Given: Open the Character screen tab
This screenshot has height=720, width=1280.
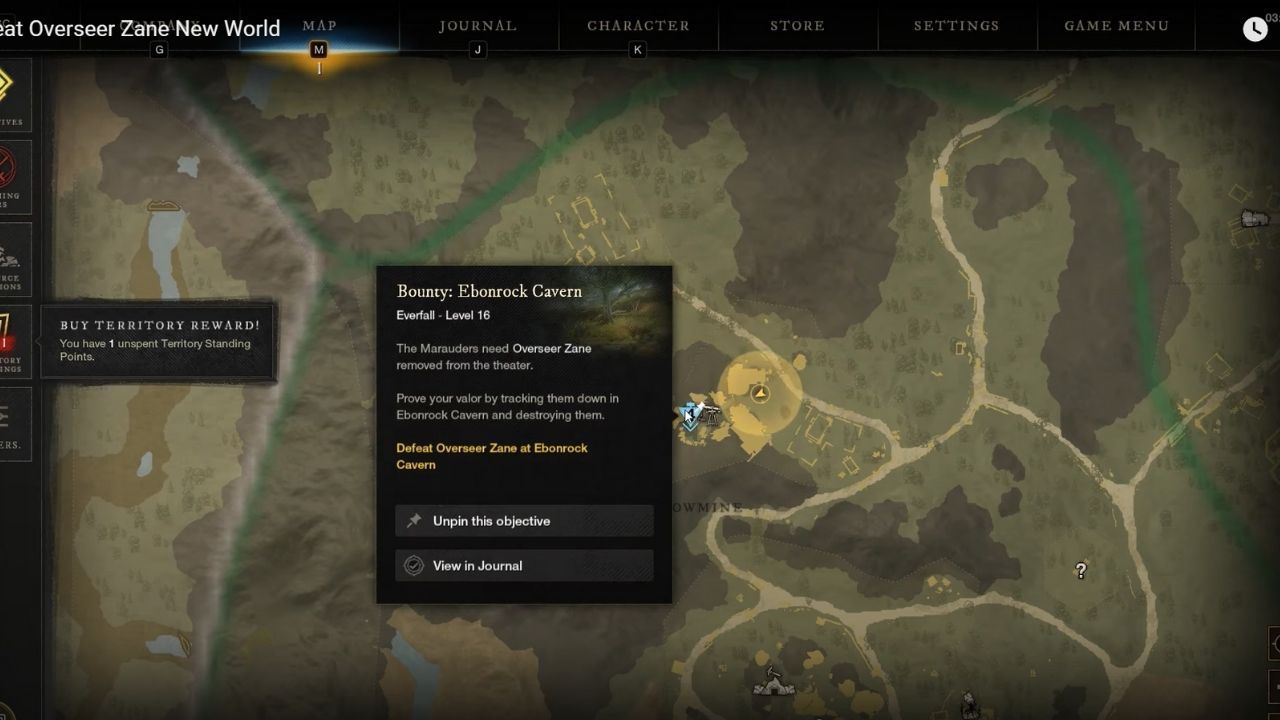Looking at the screenshot, I should (x=638, y=26).
